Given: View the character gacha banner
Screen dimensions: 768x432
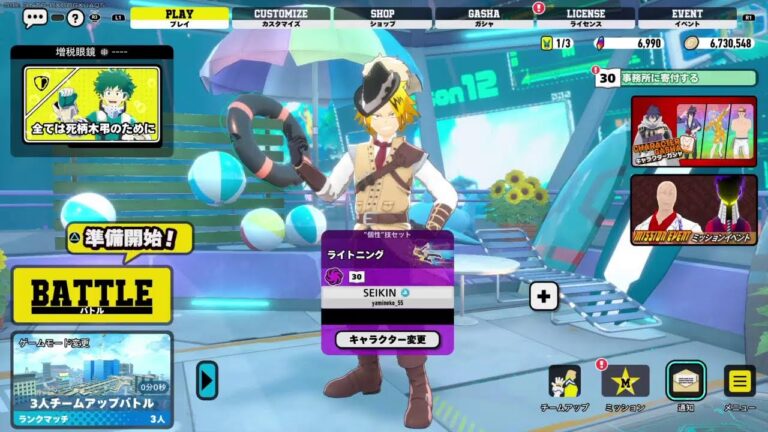Looking at the screenshot, I should pyautogui.click(x=693, y=130).
